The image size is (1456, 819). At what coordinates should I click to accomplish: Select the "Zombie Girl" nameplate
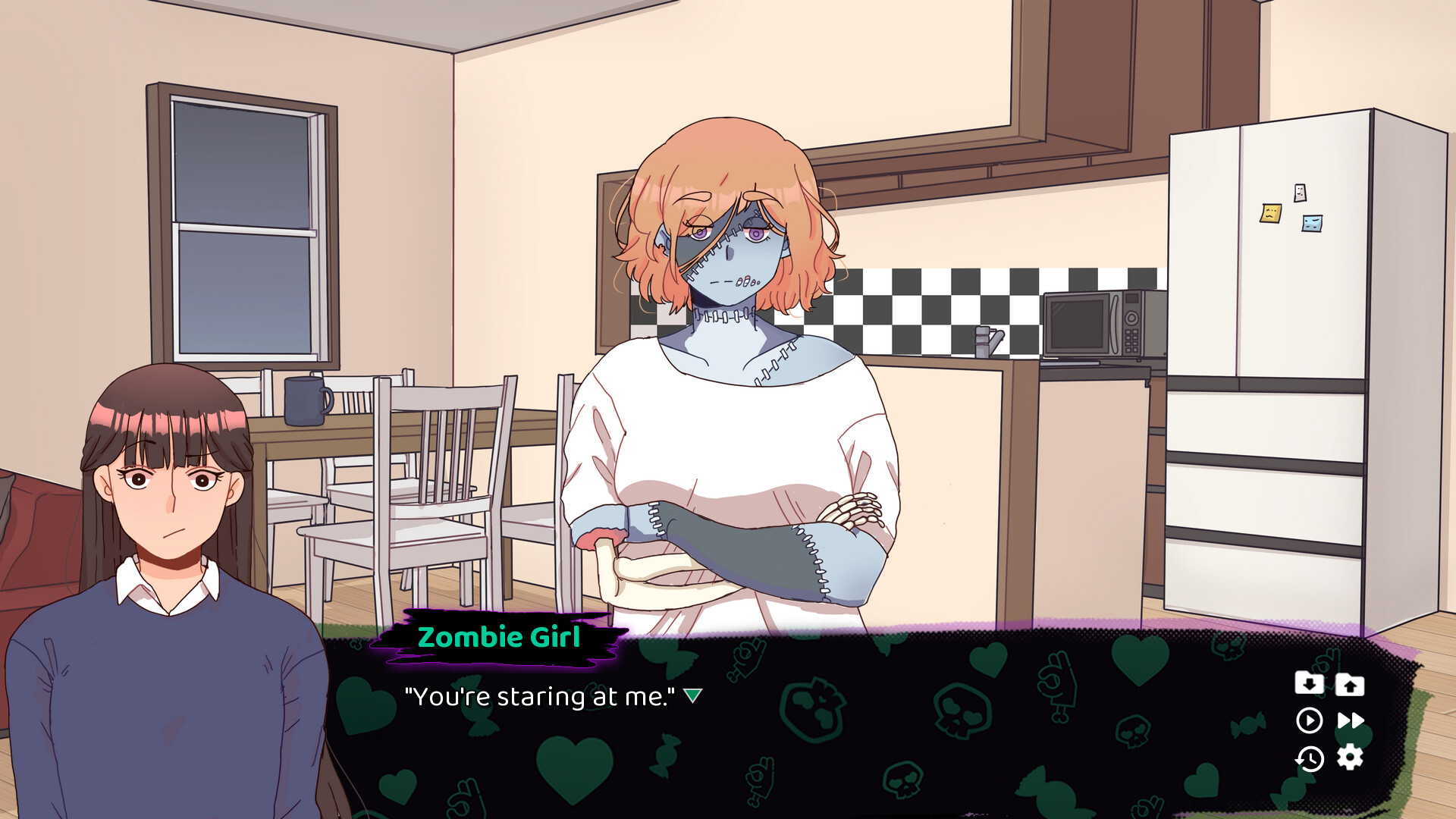coord(500,638)
